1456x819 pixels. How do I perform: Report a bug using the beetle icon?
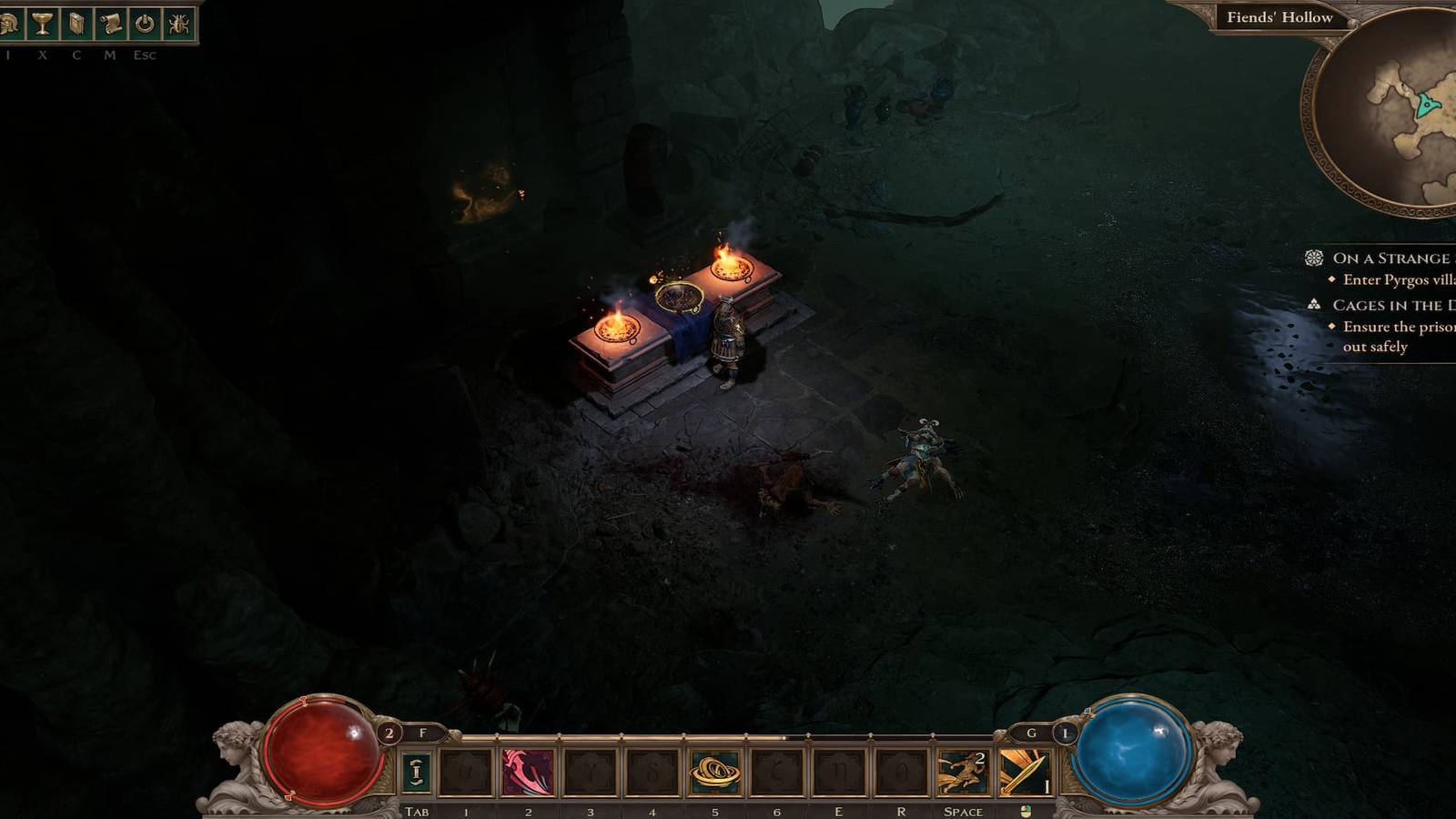tap(178, 25)
